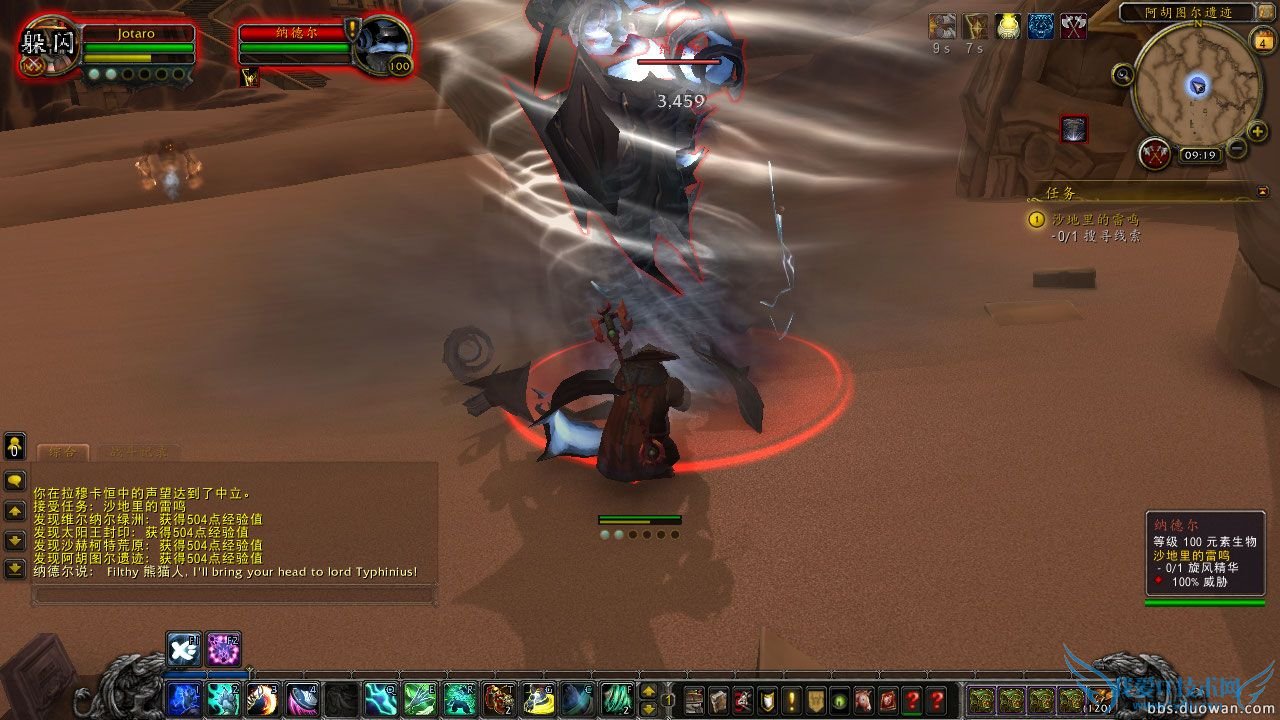Open the calendar showing 4 on the minimap
The height and width of the screenshot is (720, 1280).
(x=1264, y=42)
